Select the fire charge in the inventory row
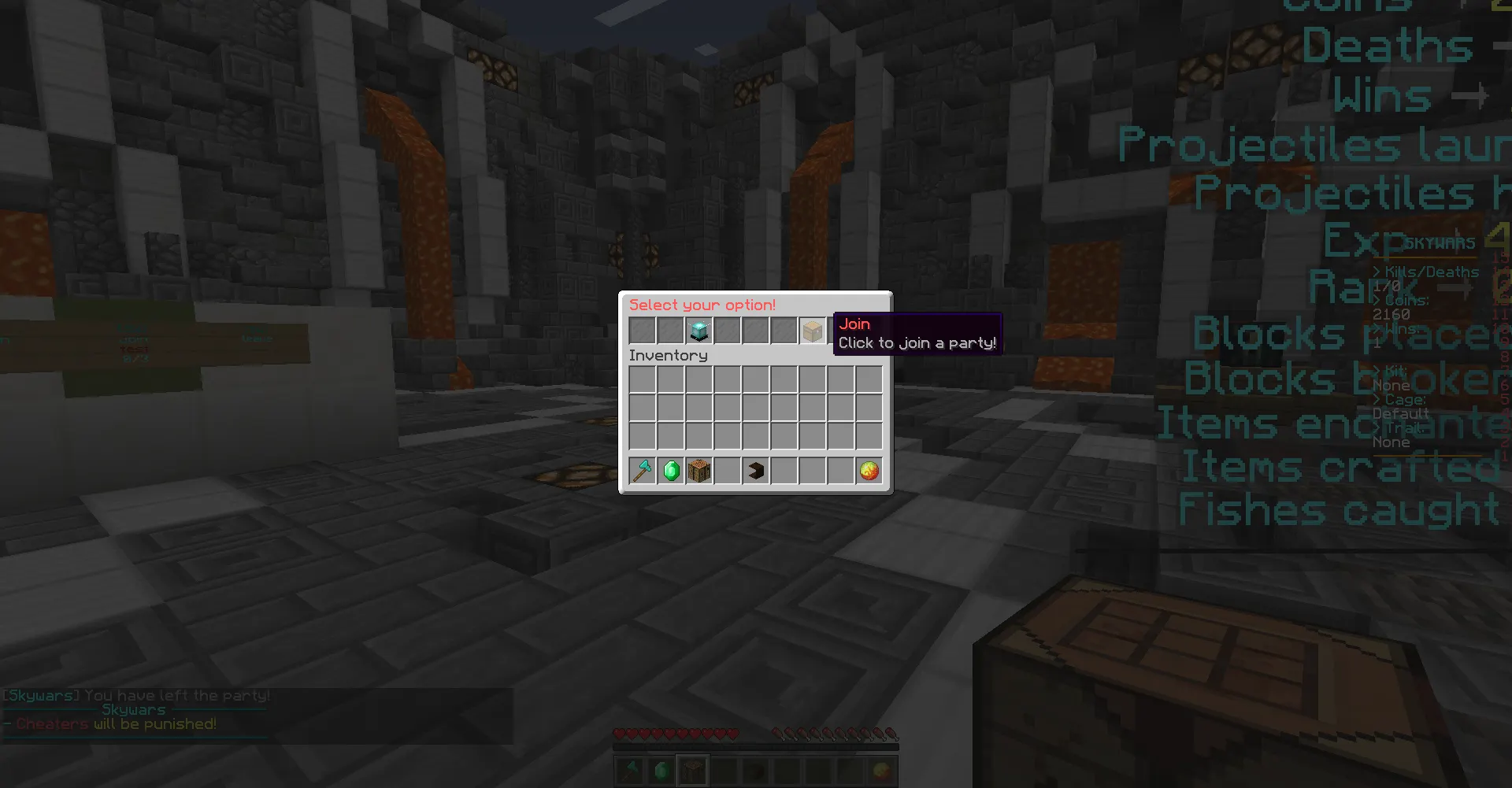This screenshot has height=788, width=1512. coord(869,470)
